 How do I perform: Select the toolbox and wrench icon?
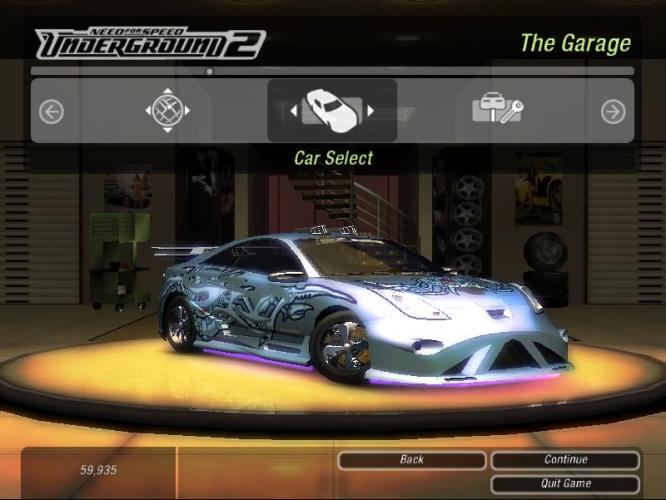[x=497, y=110]
